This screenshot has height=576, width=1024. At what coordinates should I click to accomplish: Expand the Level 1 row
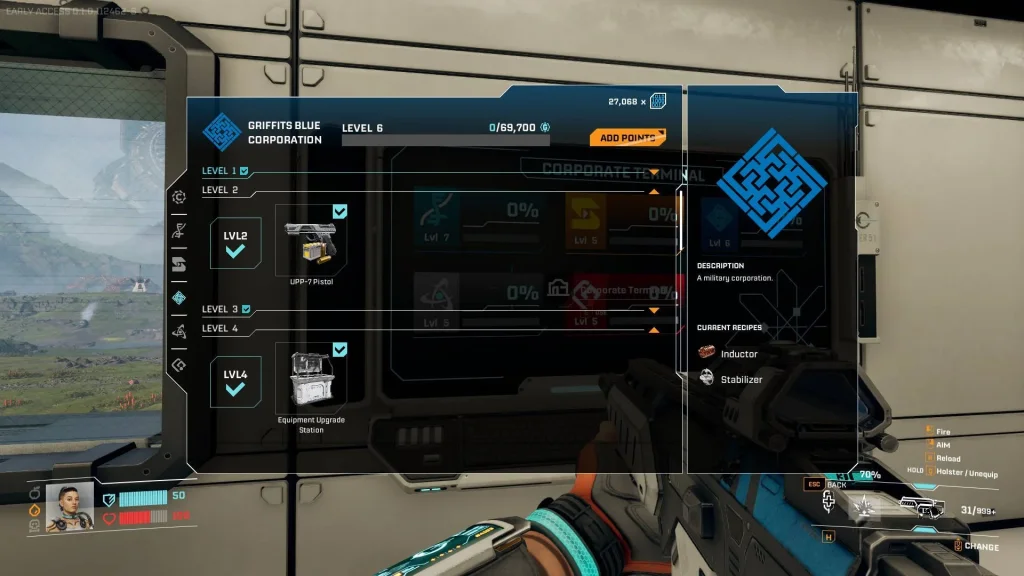point(653,172)
